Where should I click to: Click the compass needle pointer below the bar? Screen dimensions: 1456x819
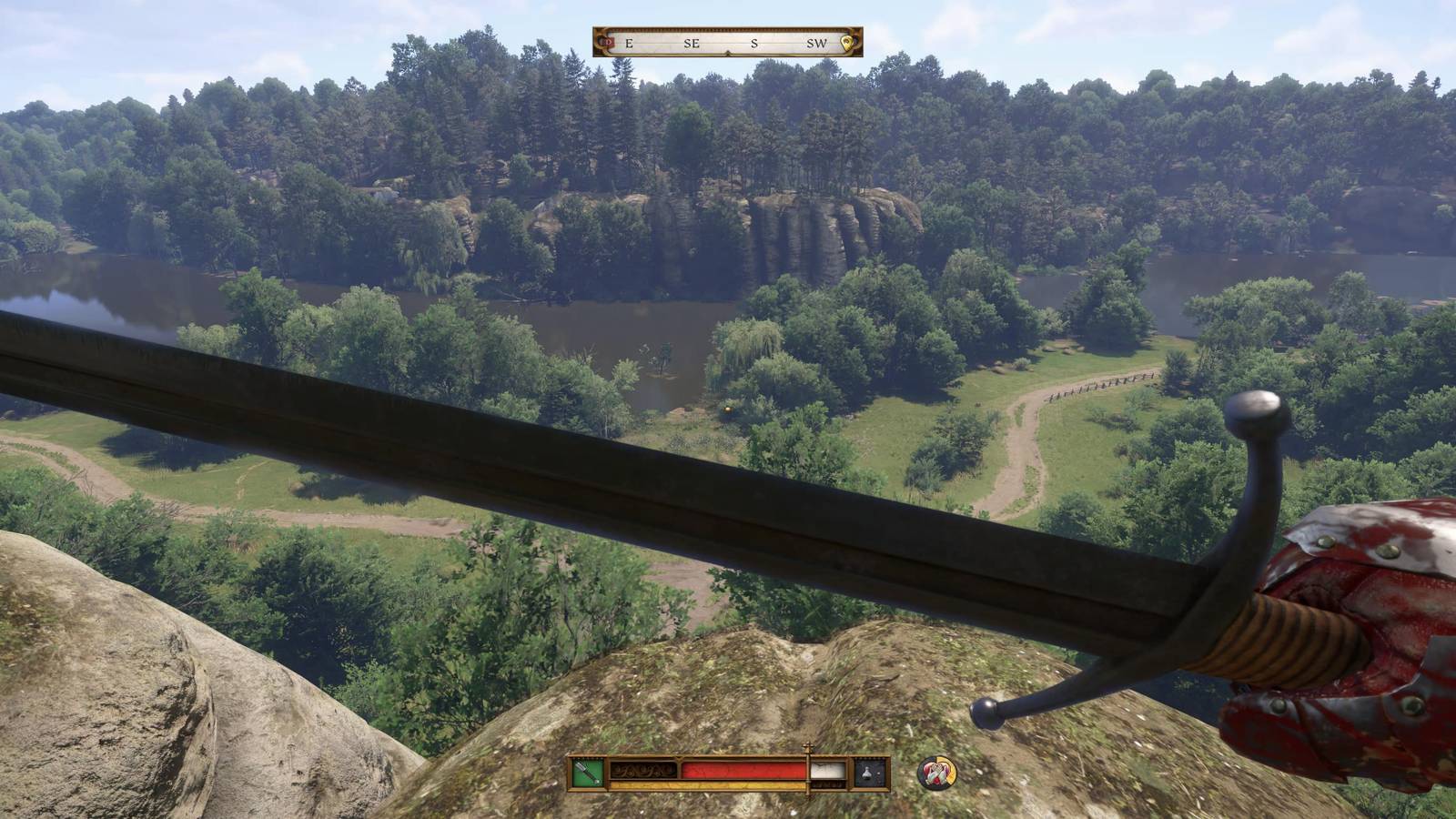click(728, 54)
